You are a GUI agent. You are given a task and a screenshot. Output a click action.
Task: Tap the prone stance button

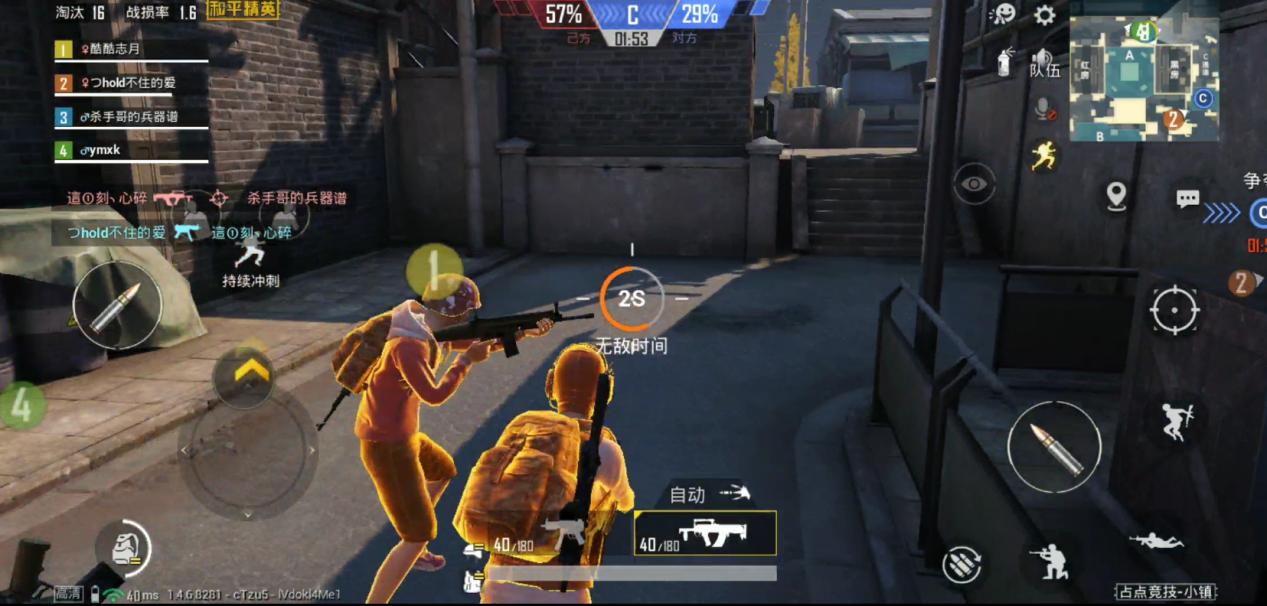coord(1156,541)
